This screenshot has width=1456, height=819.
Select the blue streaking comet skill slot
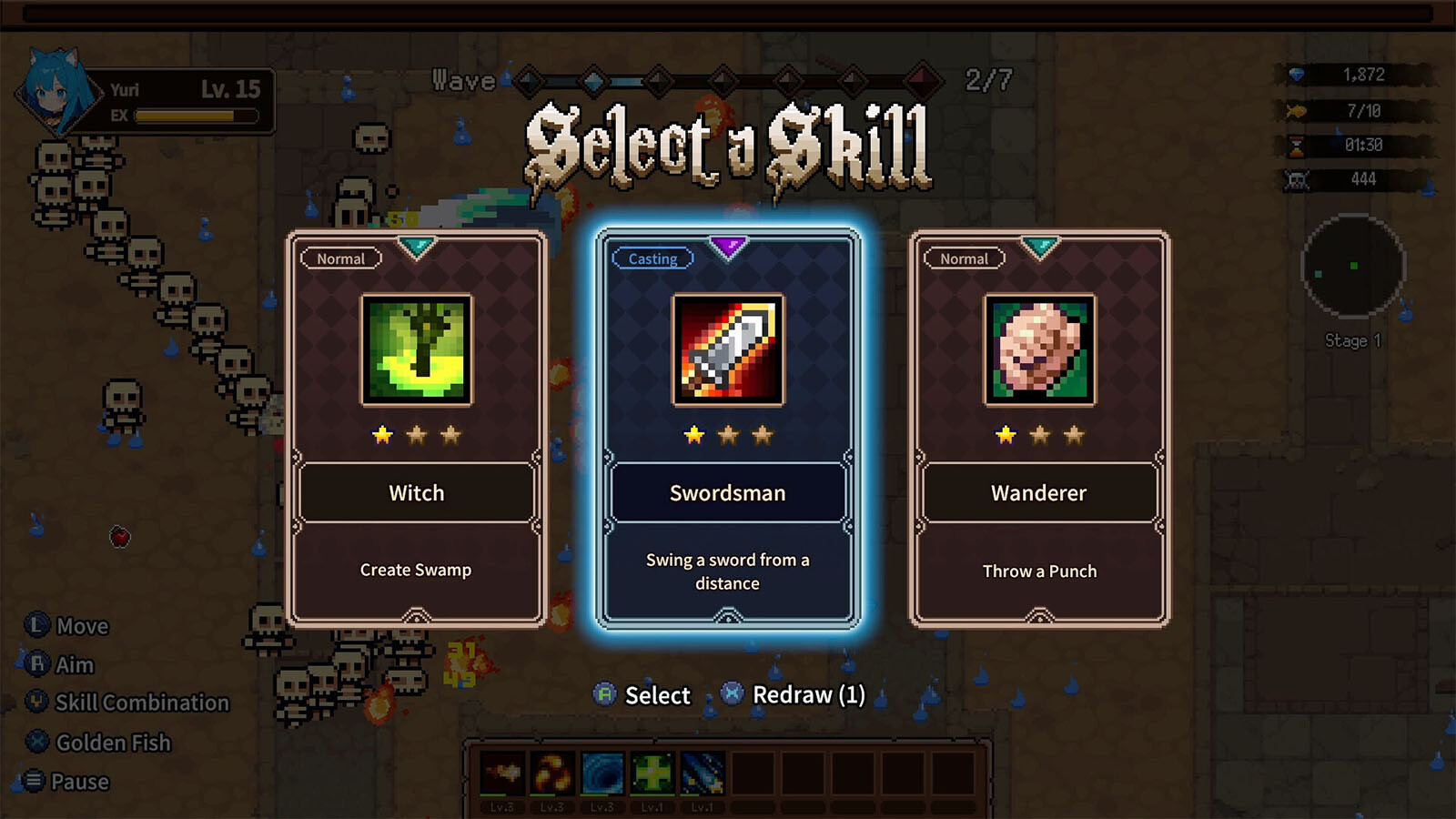click(x=702, y=774)
